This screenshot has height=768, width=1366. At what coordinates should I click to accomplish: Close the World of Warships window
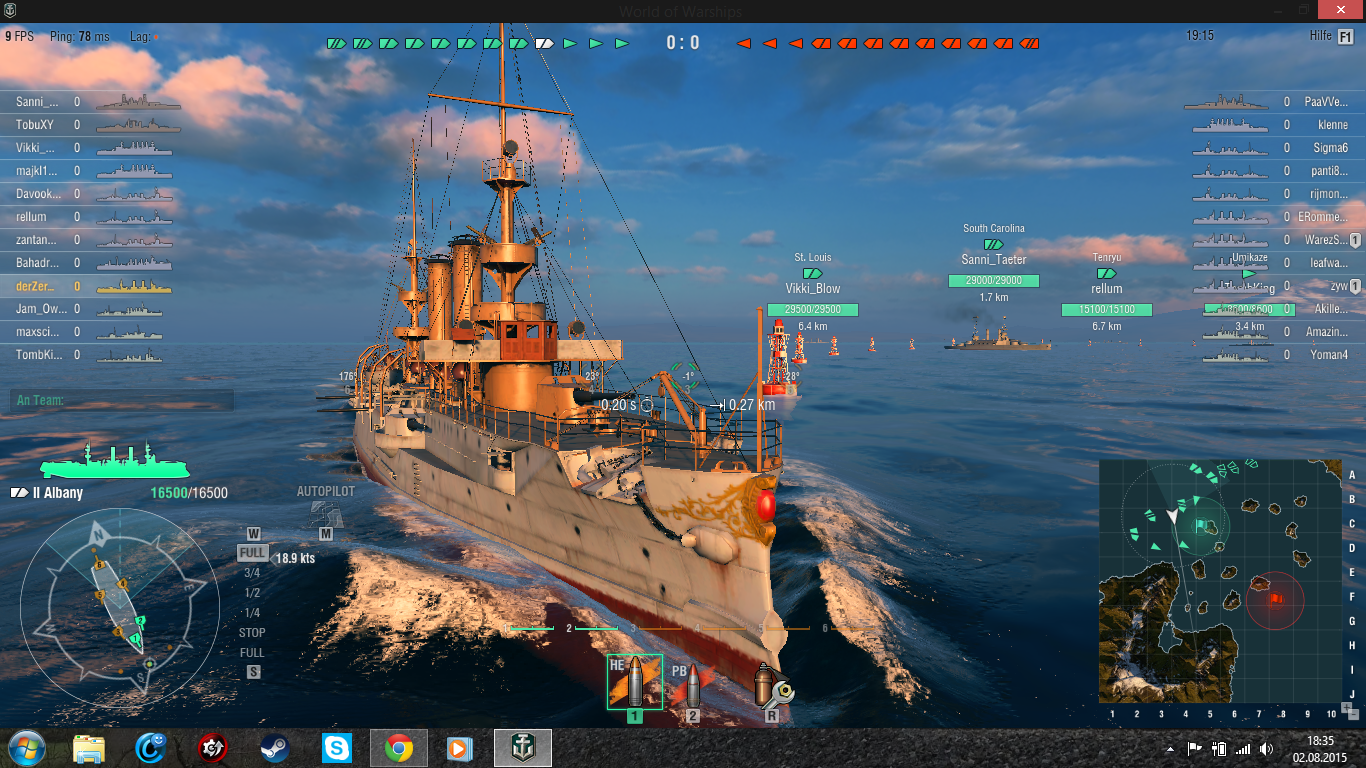(1338, 10)
